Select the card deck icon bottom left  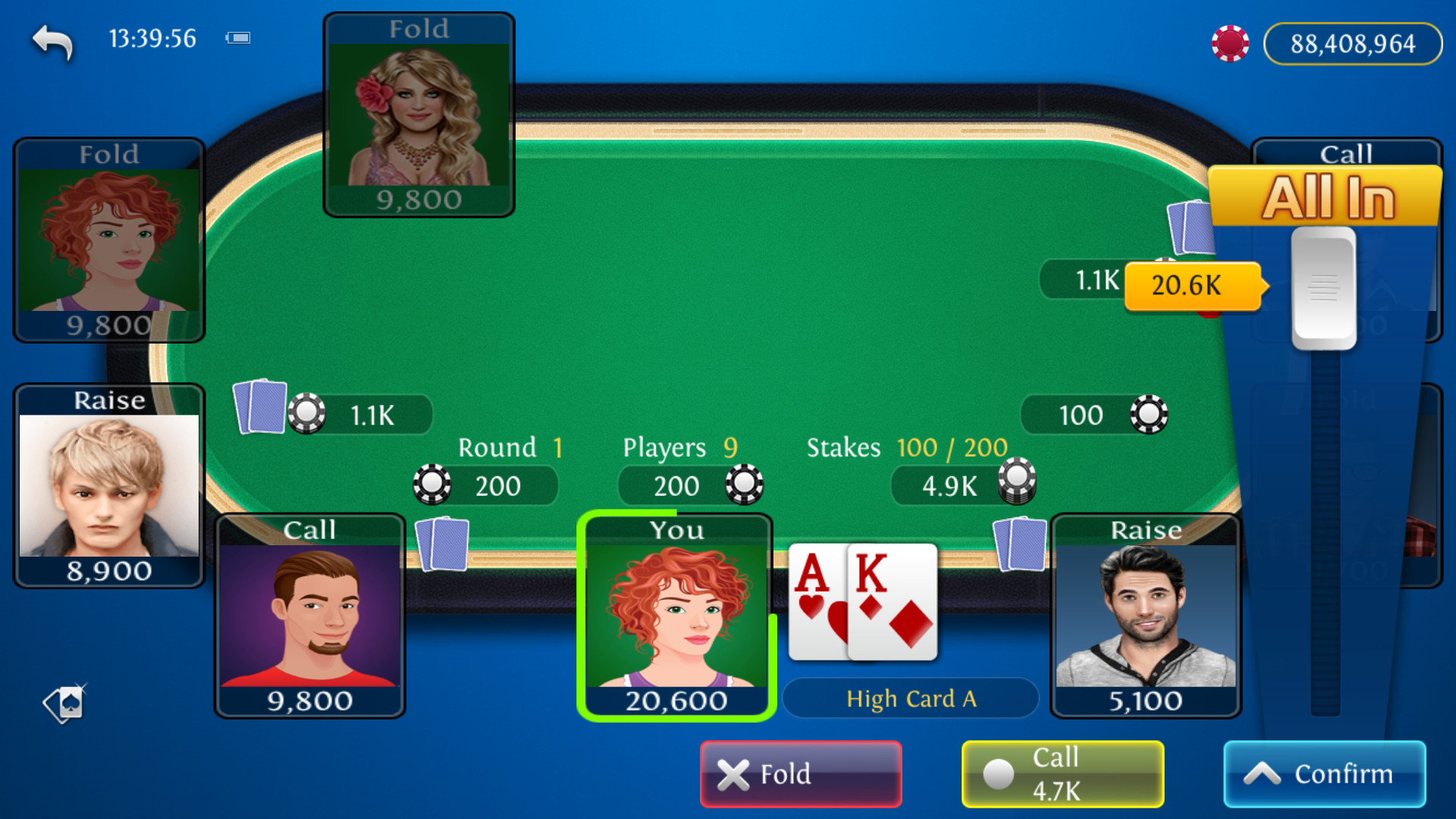click(x=64, y=704)
